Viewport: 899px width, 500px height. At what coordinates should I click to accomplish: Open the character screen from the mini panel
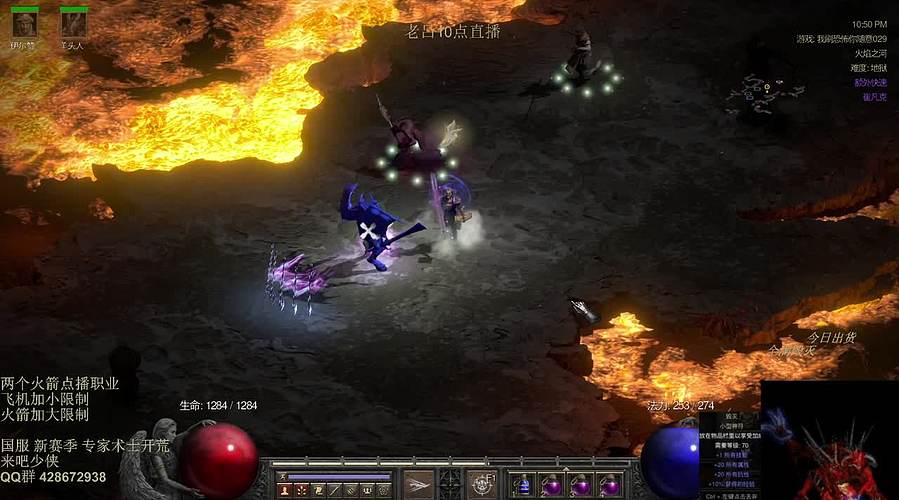[x=284, y=491]
